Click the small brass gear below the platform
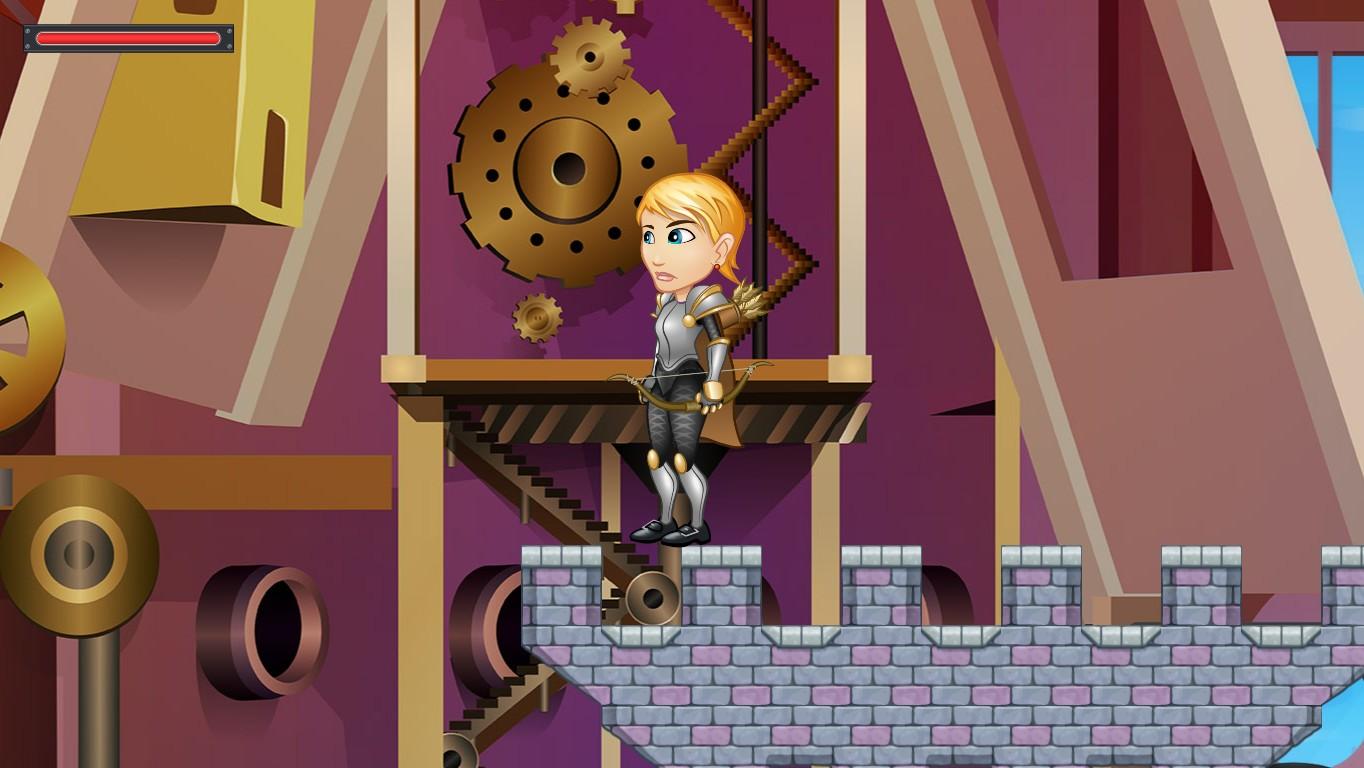The image size is (1364, 768). coord(537,318)
